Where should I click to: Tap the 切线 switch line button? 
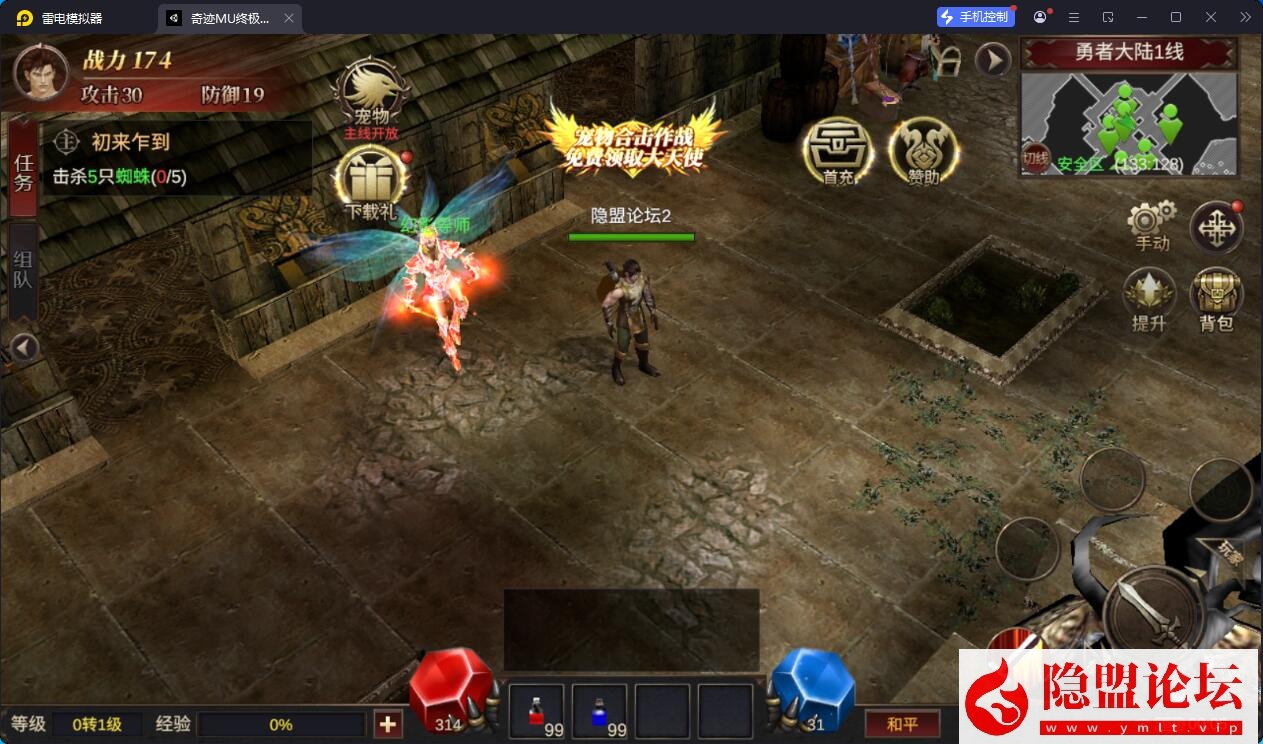pos(1035,158)
